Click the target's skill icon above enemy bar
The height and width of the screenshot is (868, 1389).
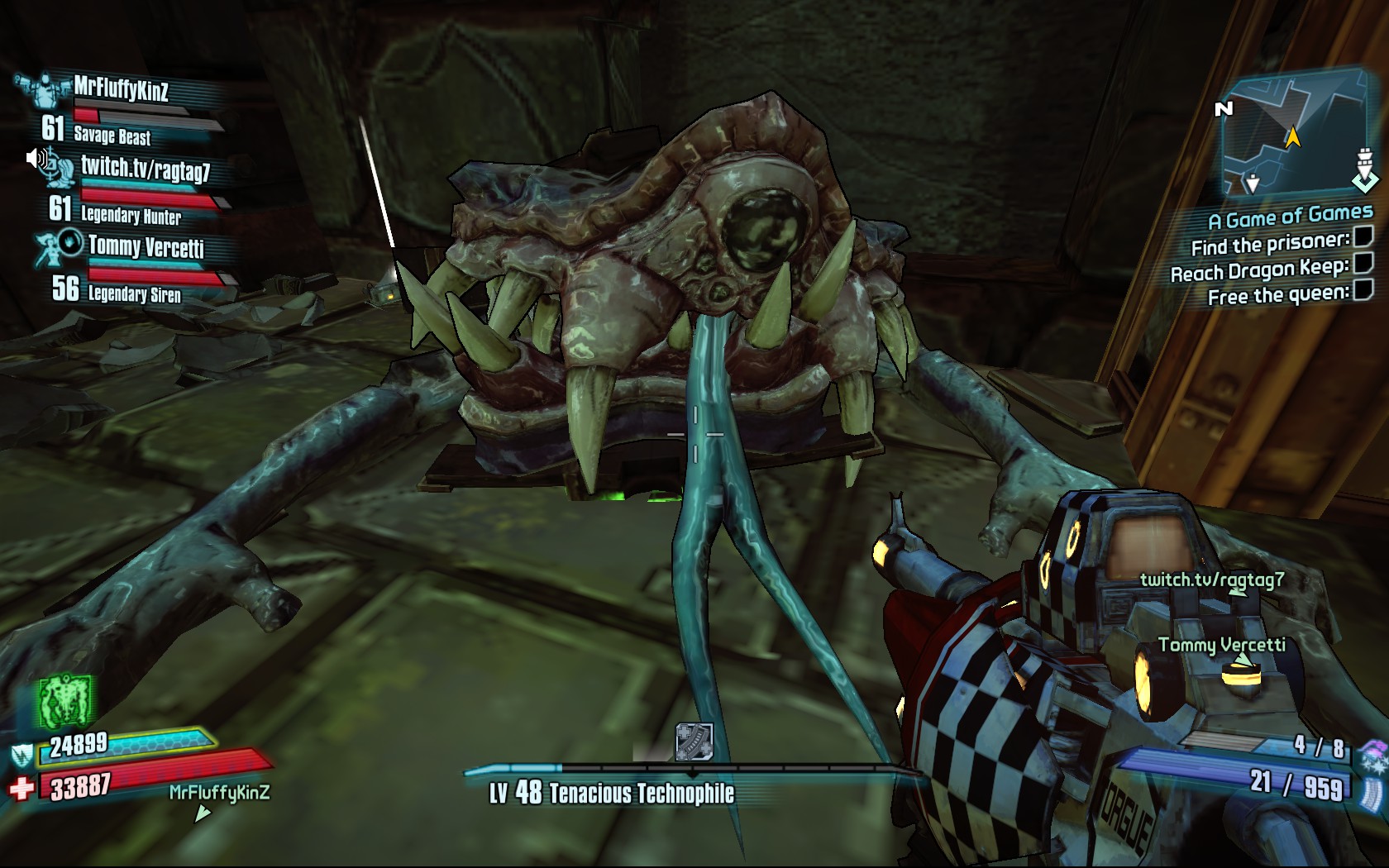694,741
